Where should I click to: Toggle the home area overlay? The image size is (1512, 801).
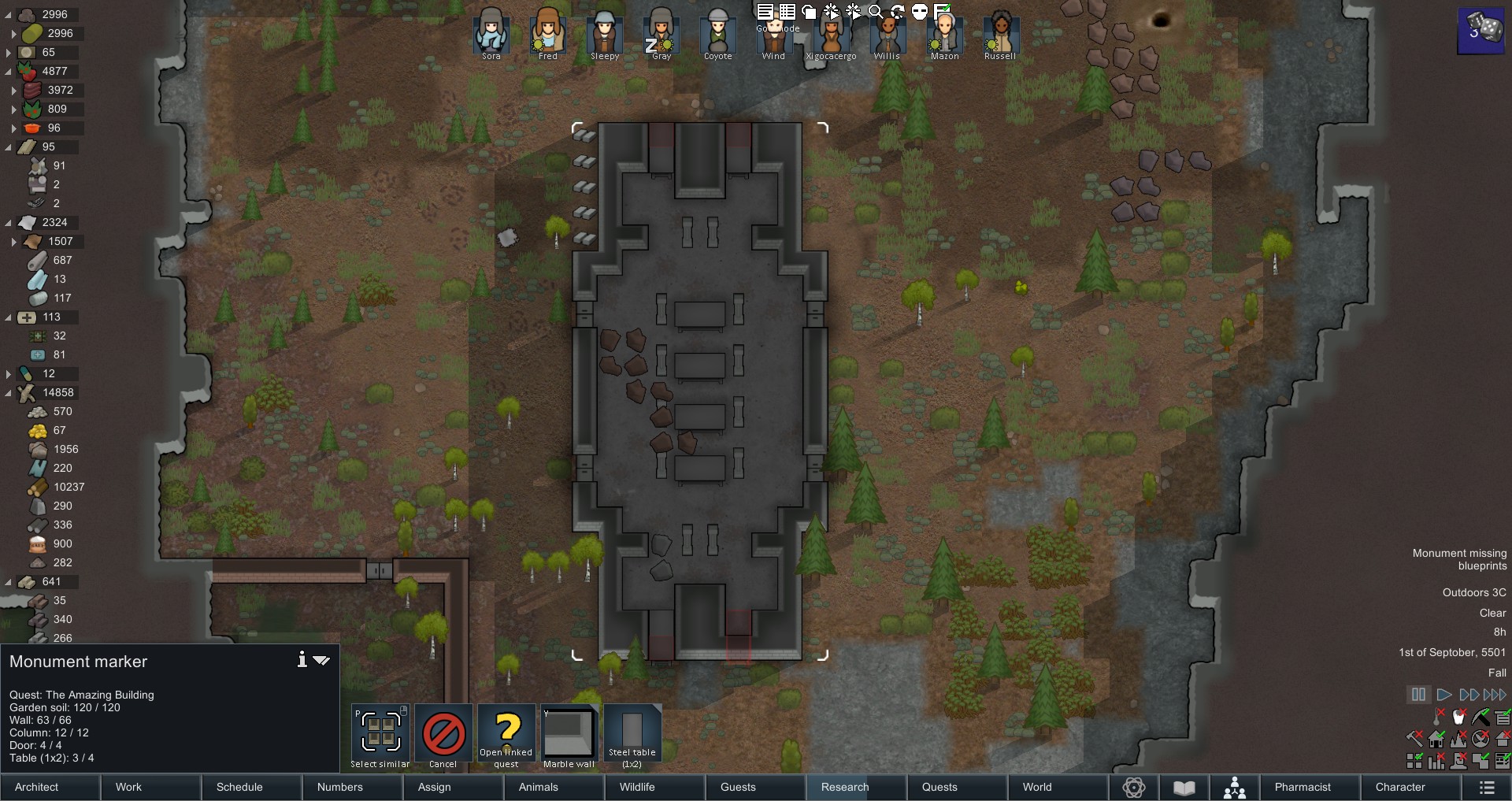pos(1436,739)
